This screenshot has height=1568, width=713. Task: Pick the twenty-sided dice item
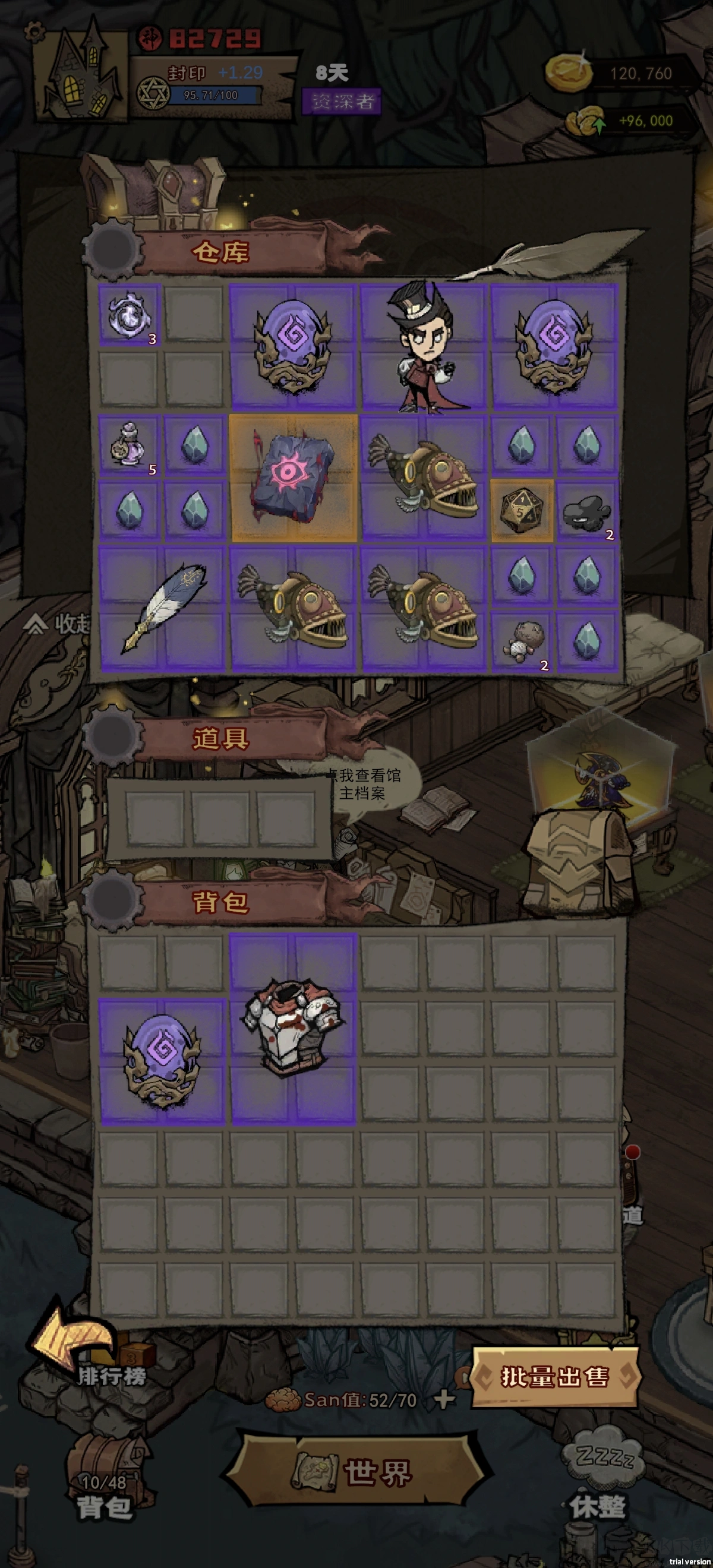521,510
